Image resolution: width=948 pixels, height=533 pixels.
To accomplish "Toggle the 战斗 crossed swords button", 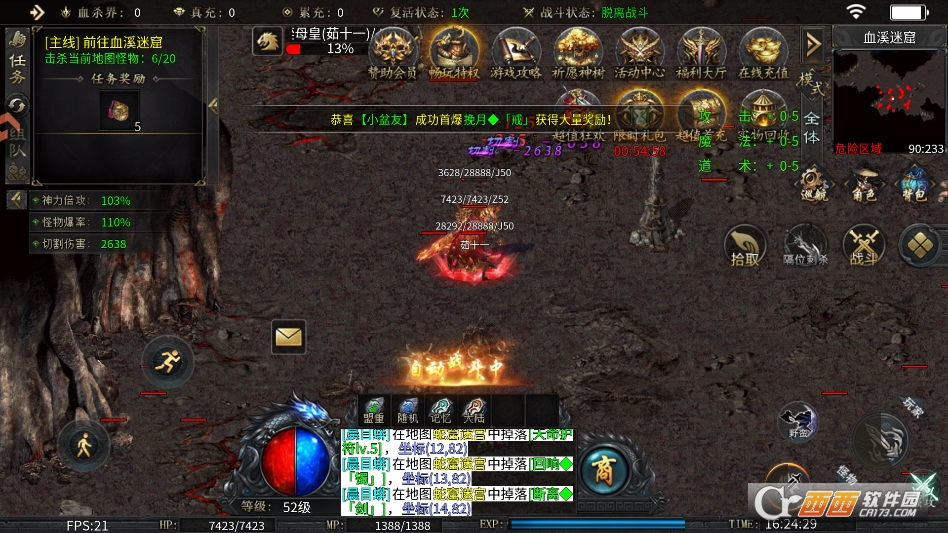I will click(x=864, y=246).
